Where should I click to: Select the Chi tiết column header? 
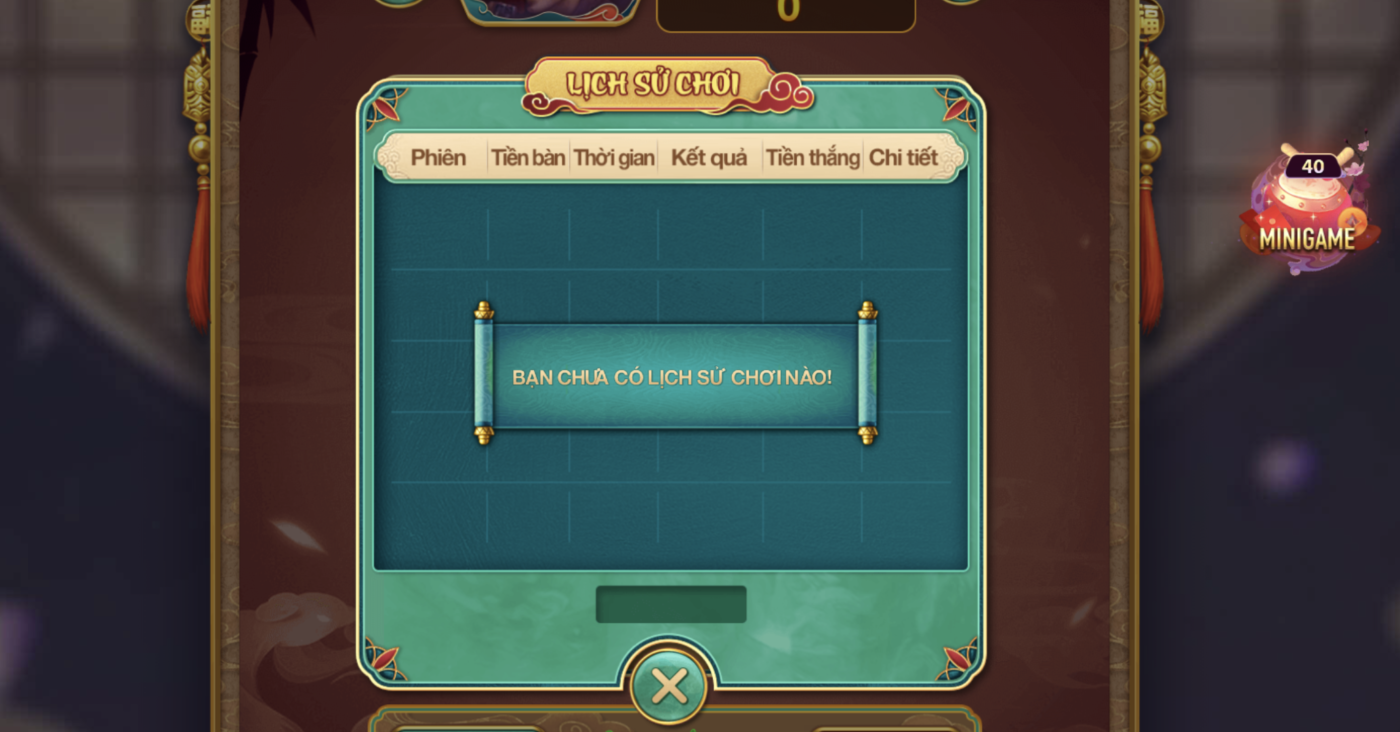point(903,158)
